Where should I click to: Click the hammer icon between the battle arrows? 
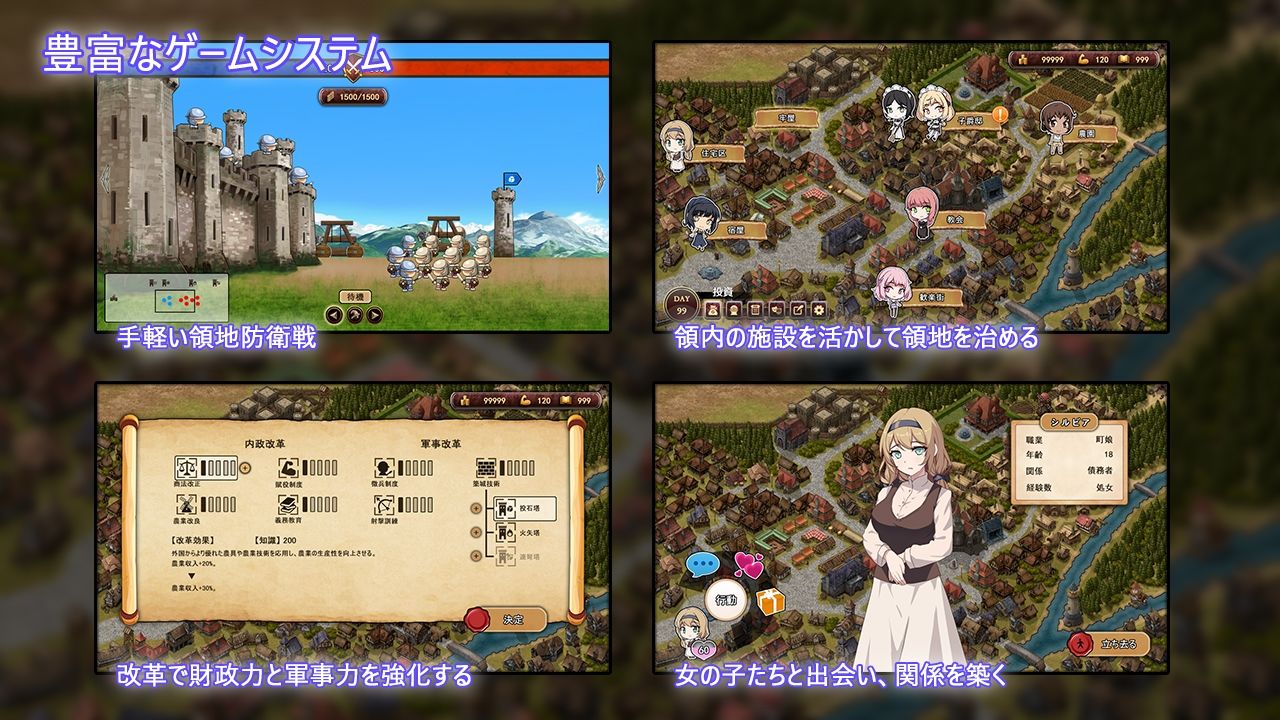tap(353, 314)
